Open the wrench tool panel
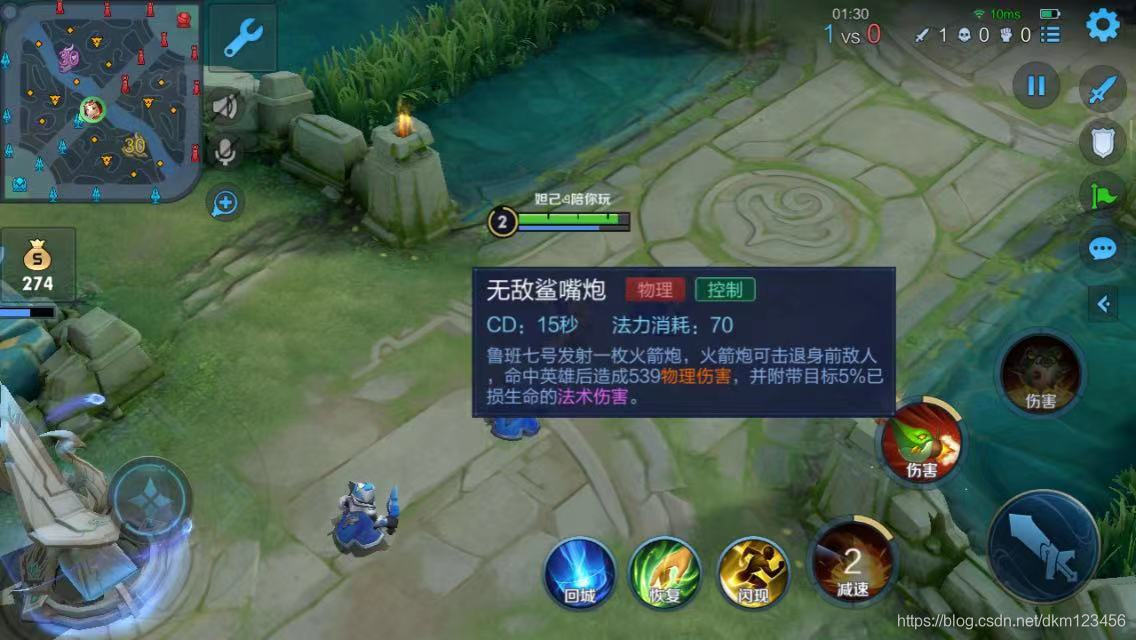1136x640 pixels. 243,38
